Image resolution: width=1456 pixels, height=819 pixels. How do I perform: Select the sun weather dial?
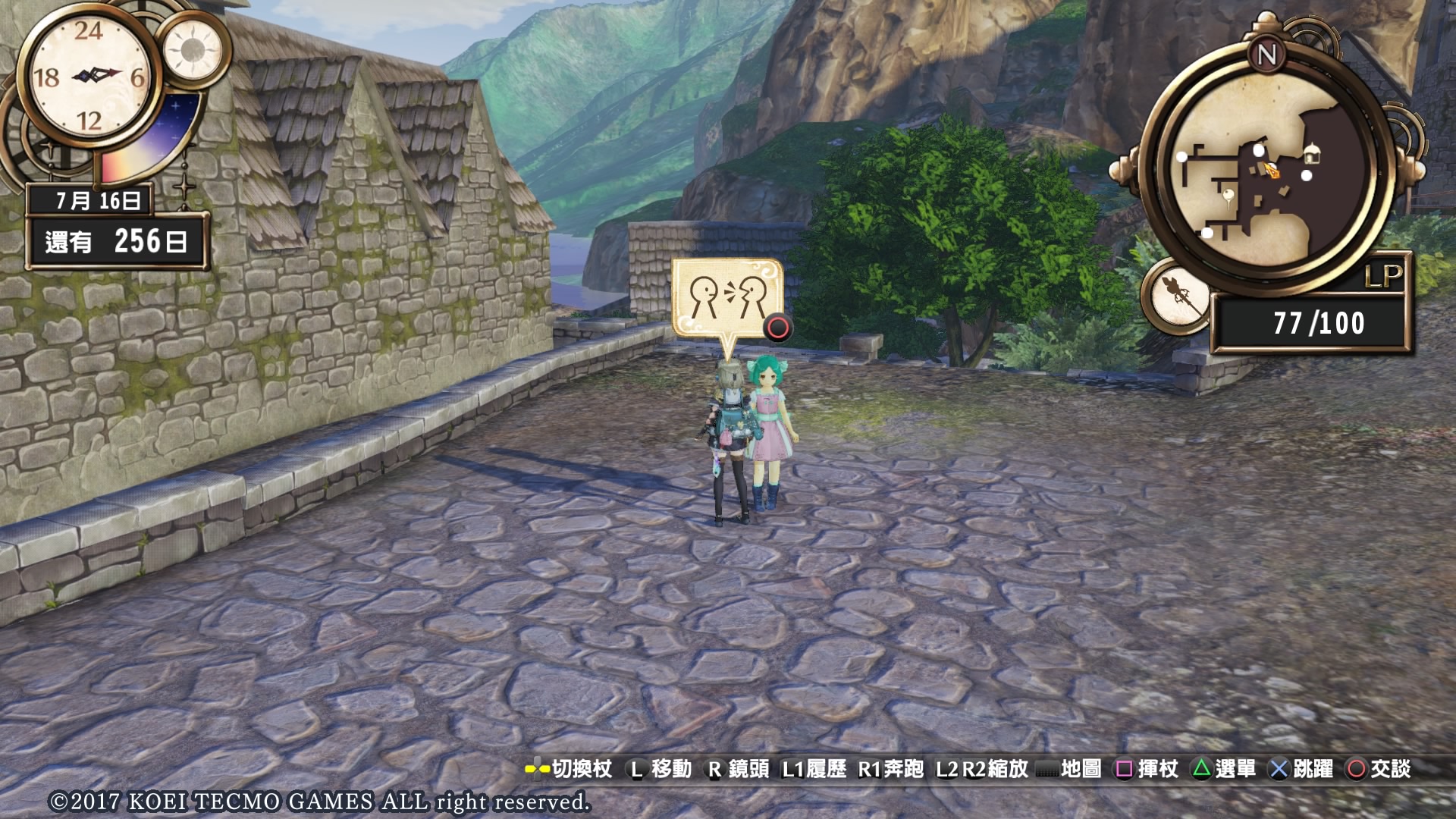click(193, 50)
